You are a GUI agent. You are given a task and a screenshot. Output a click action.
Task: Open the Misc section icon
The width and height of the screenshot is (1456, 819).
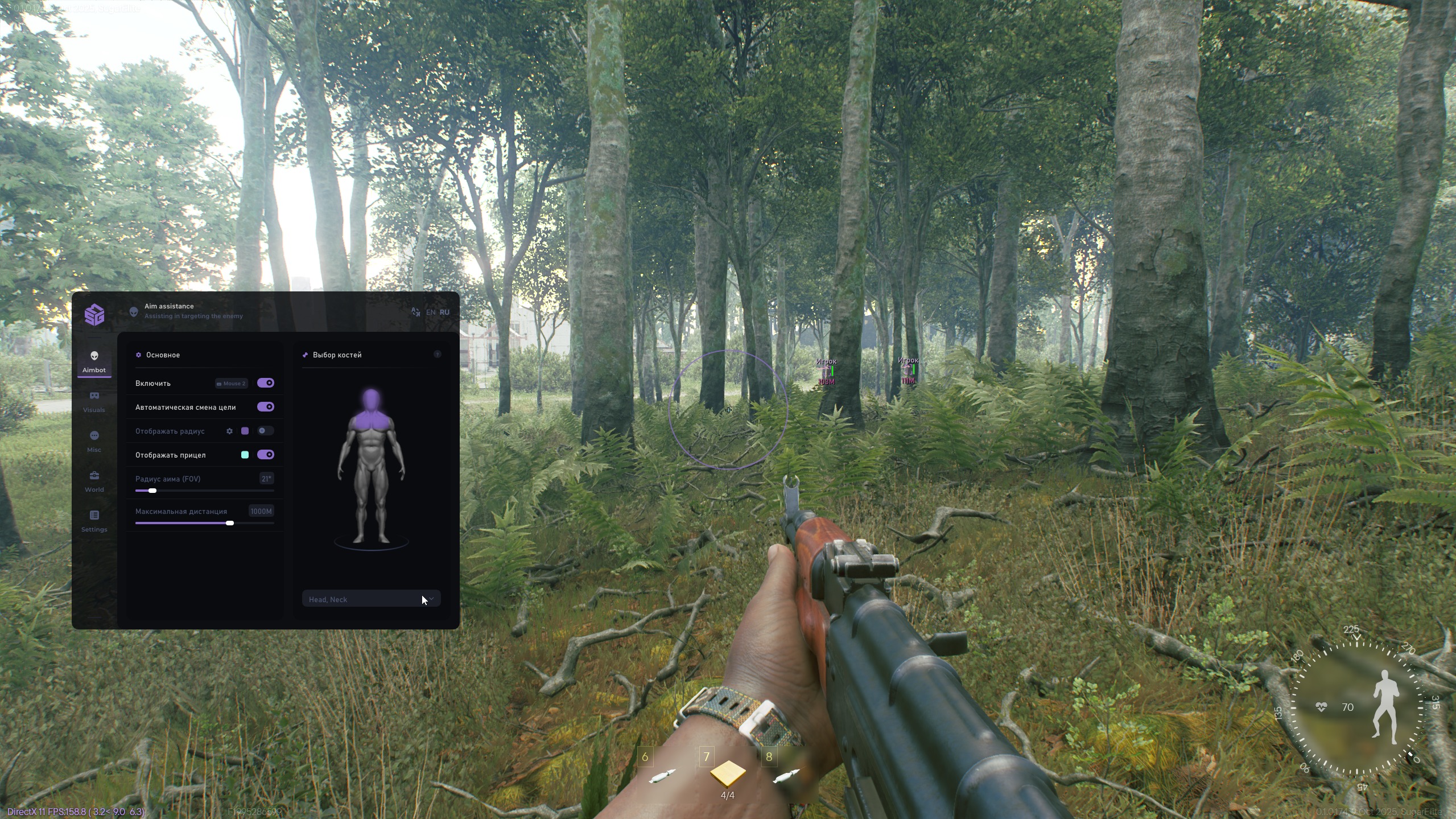point(94,436)
